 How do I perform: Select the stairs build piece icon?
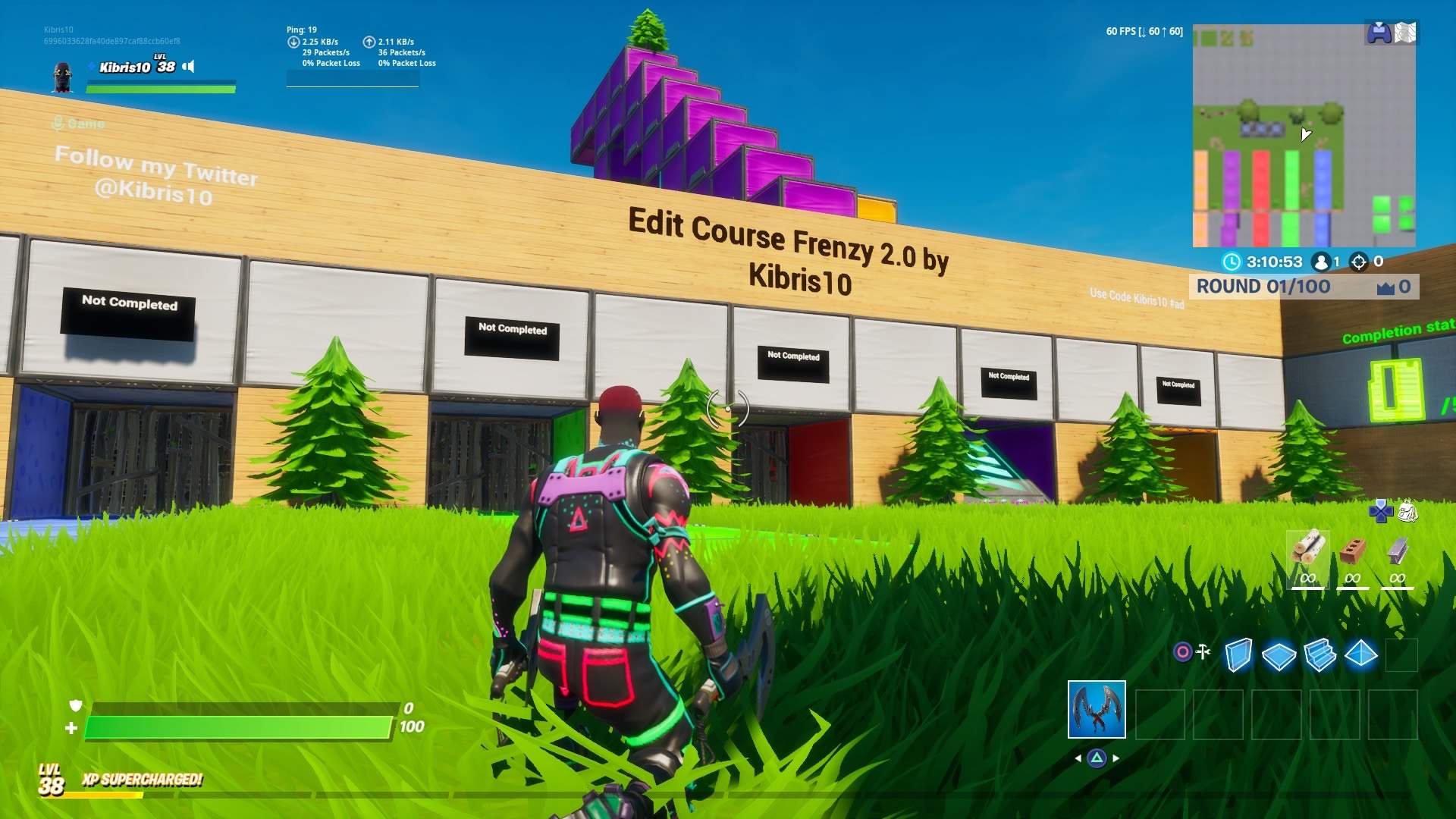tap(1319, 655)
